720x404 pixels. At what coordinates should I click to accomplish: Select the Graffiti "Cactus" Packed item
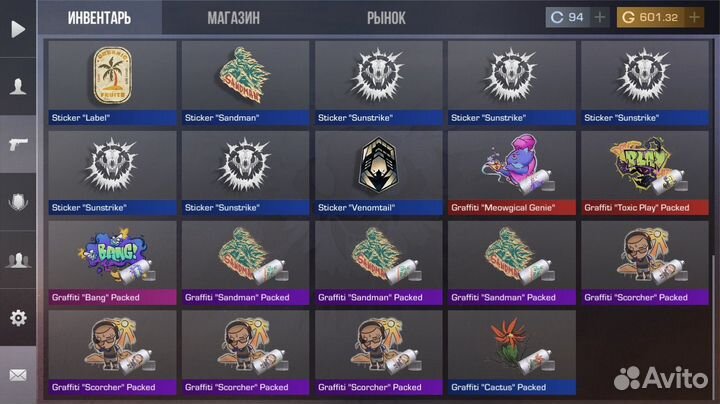511,352
